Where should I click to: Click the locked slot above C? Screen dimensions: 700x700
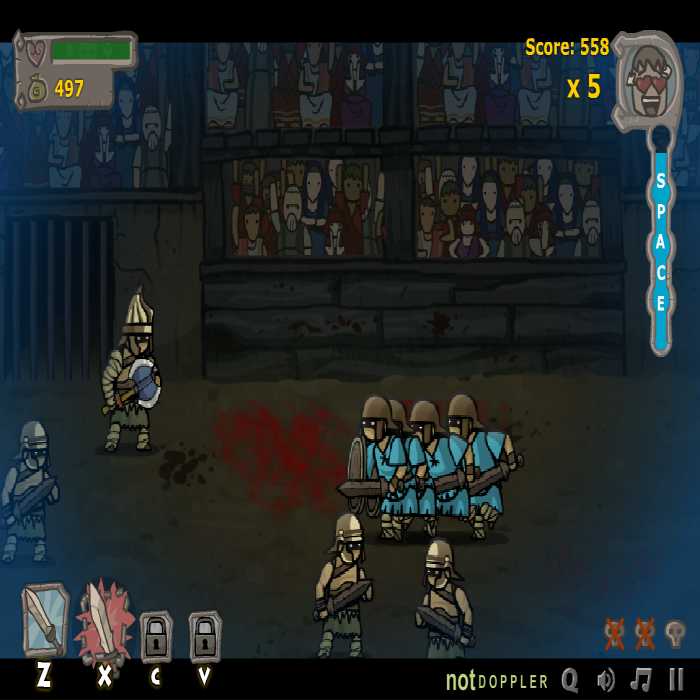pyautogui.click(x=156, y=636)
